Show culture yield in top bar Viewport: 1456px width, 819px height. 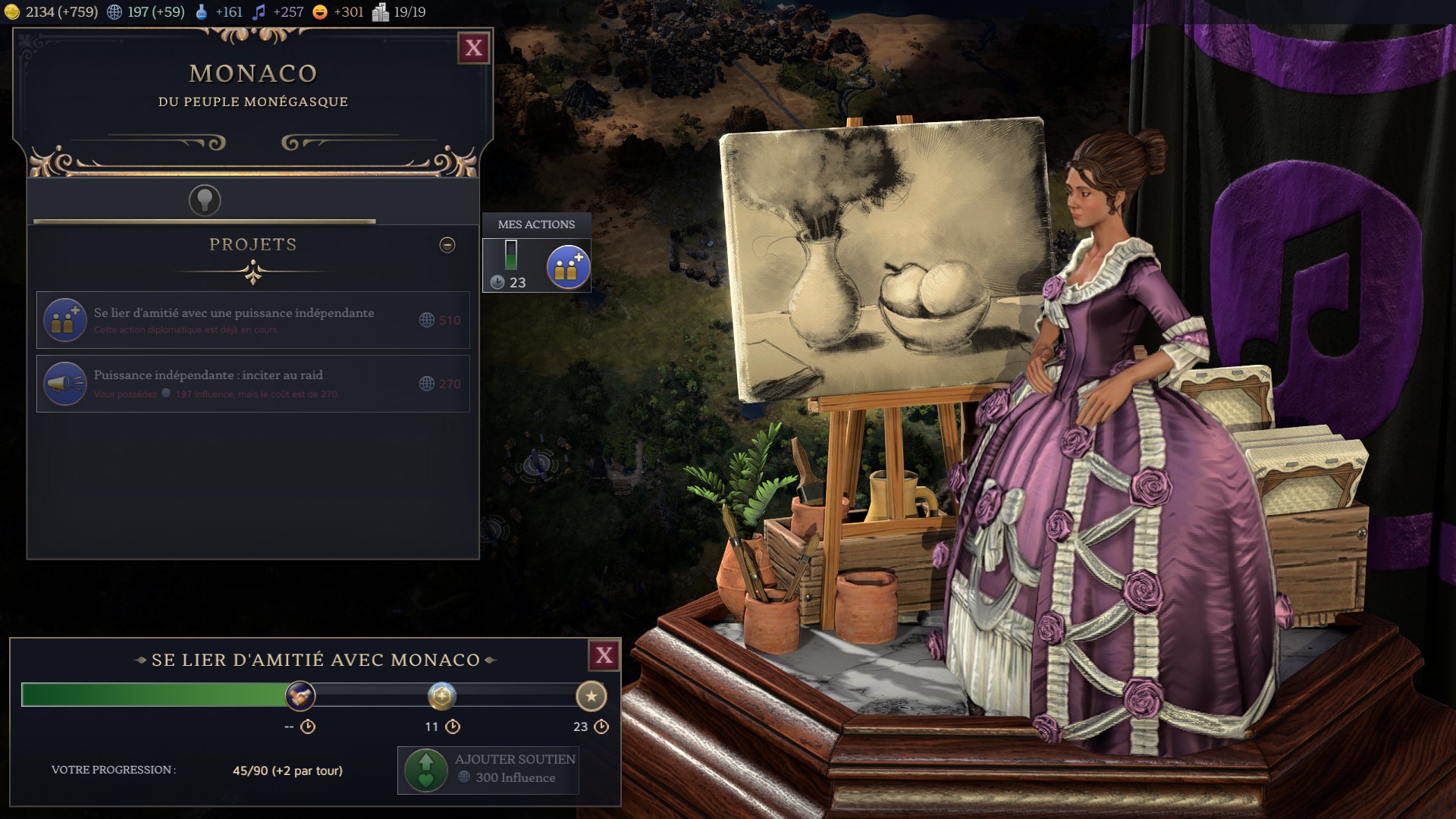point(278,12)
